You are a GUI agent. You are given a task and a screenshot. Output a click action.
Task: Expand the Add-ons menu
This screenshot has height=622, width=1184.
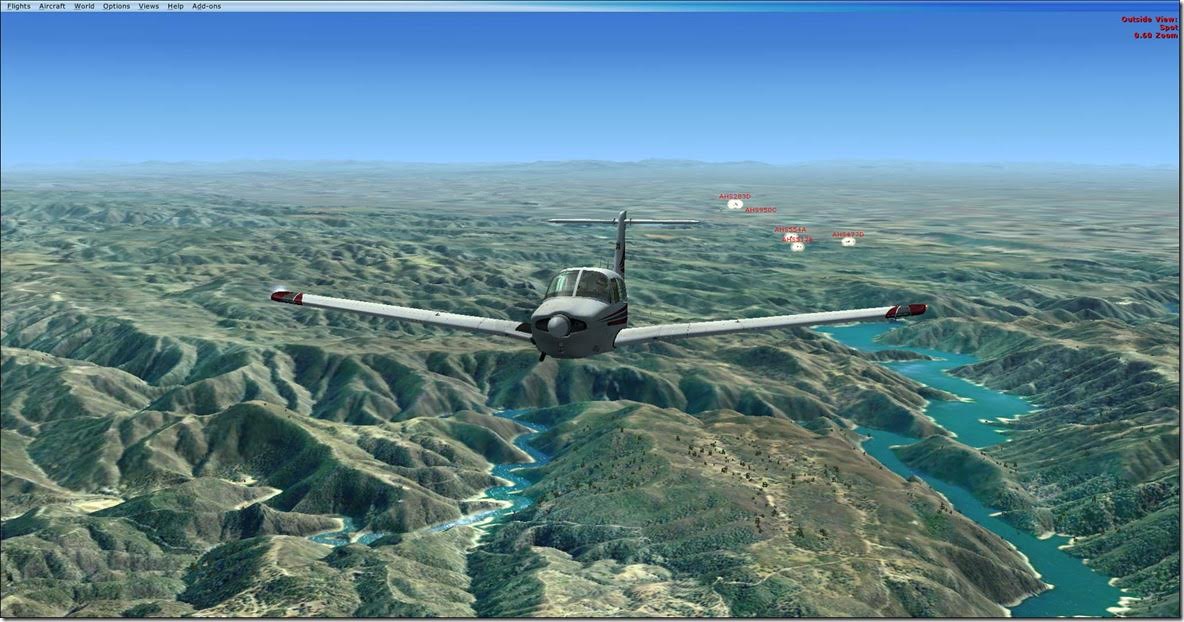click(x=206, y=6)
